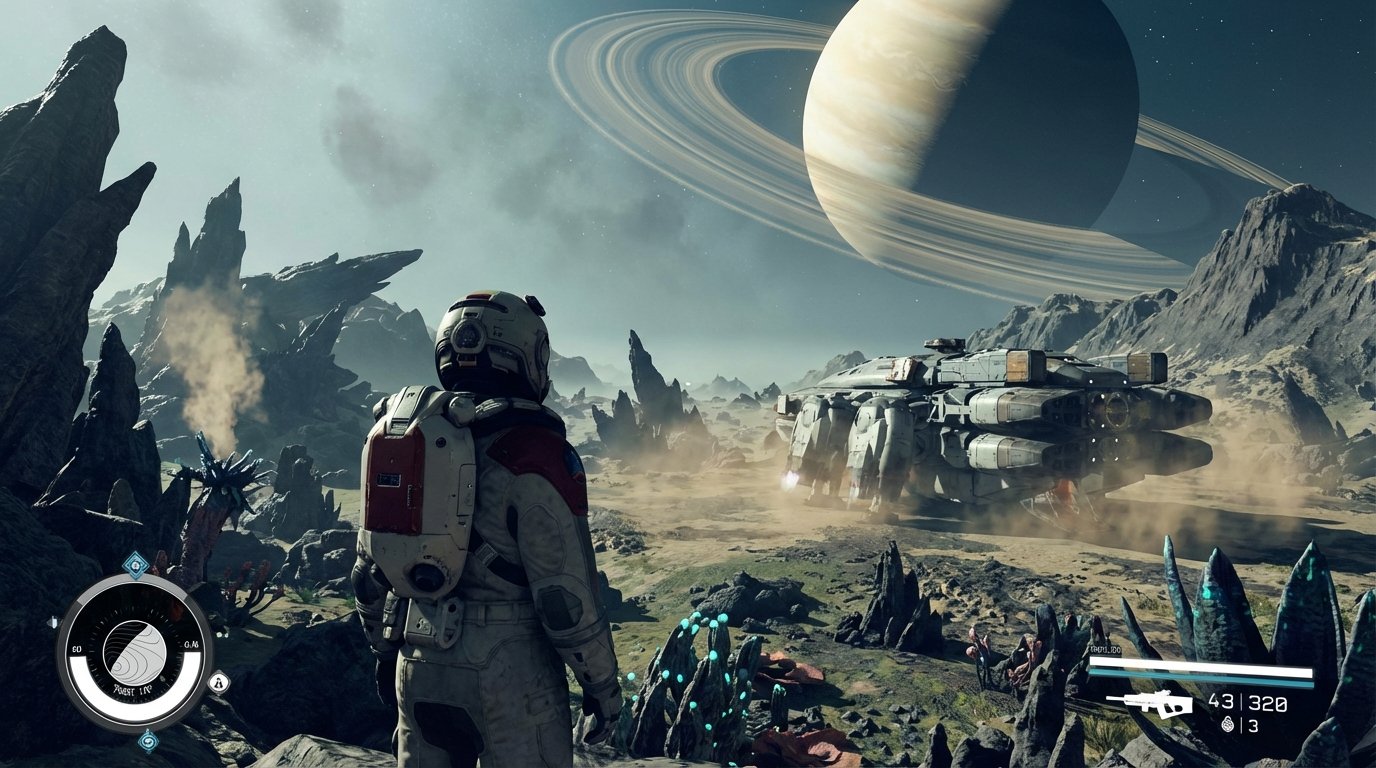The image size is (1376, 768).
Task: Select the circular 'A' button prompt near the compass
Action: [219, 682]
